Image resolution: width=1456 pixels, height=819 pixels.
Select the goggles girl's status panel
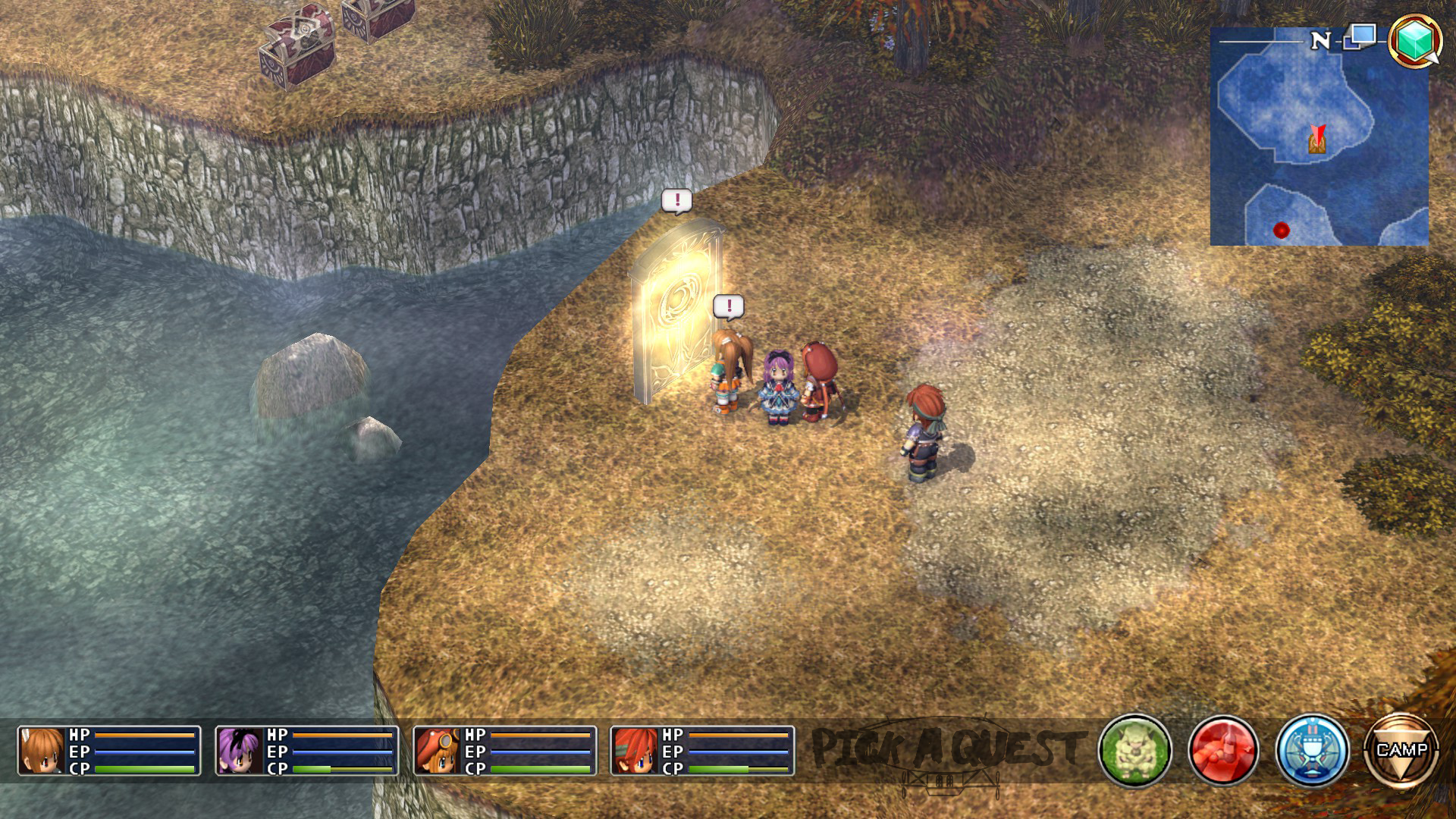click(x=505, y=751)
